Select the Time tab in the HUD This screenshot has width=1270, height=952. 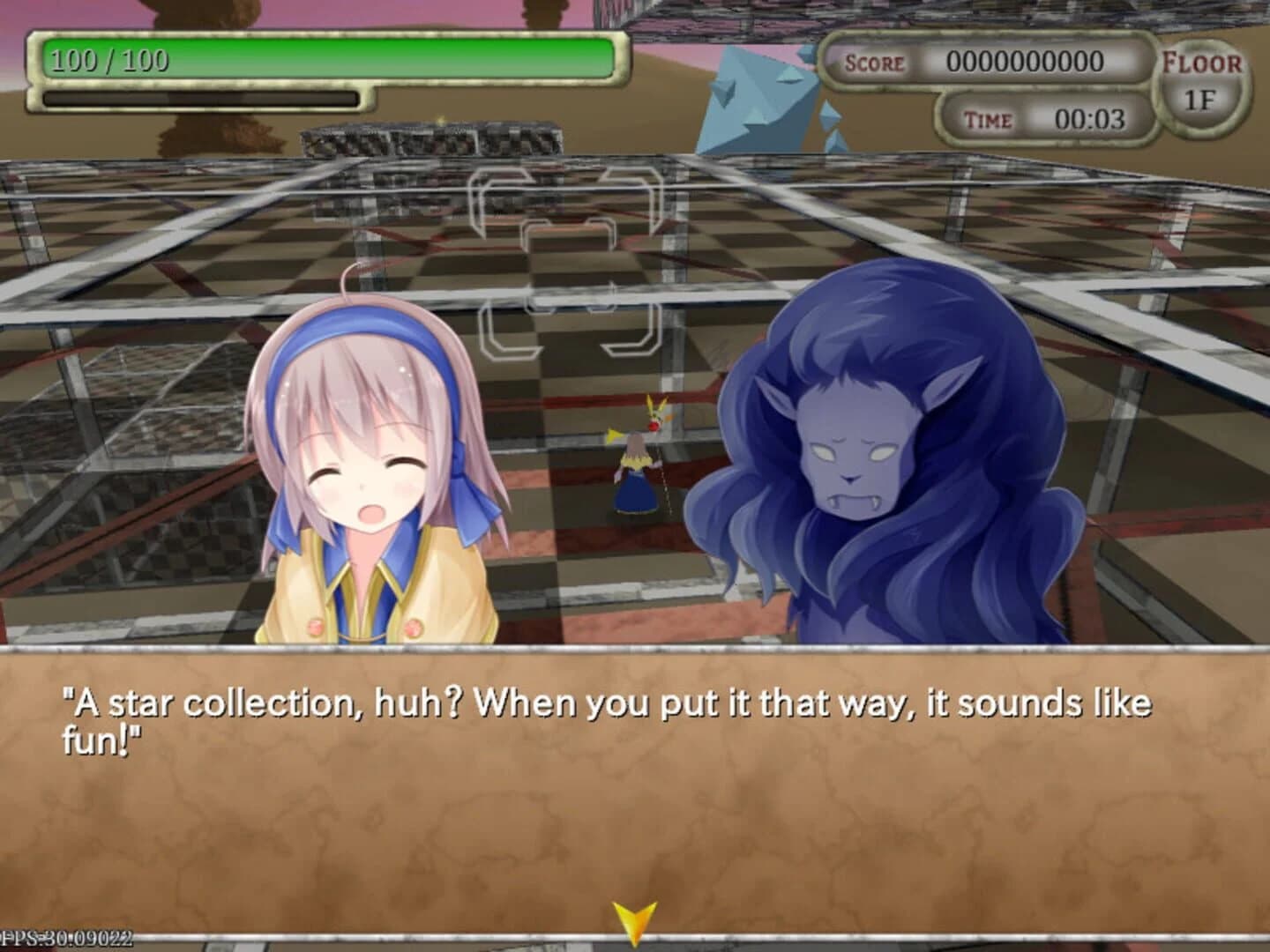click(x=992, y=119)
